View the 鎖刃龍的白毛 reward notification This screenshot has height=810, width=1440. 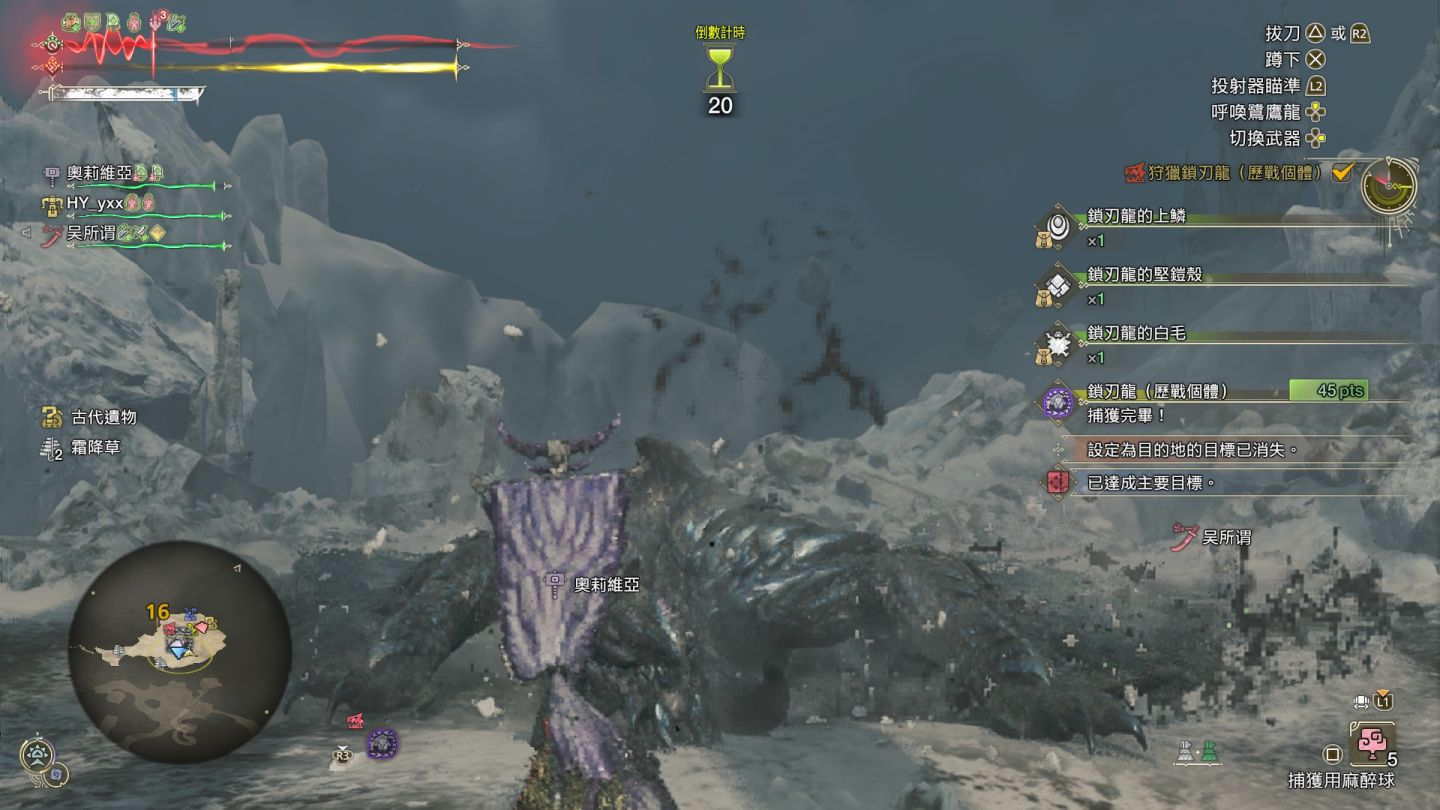click(x=1136, y=333)
